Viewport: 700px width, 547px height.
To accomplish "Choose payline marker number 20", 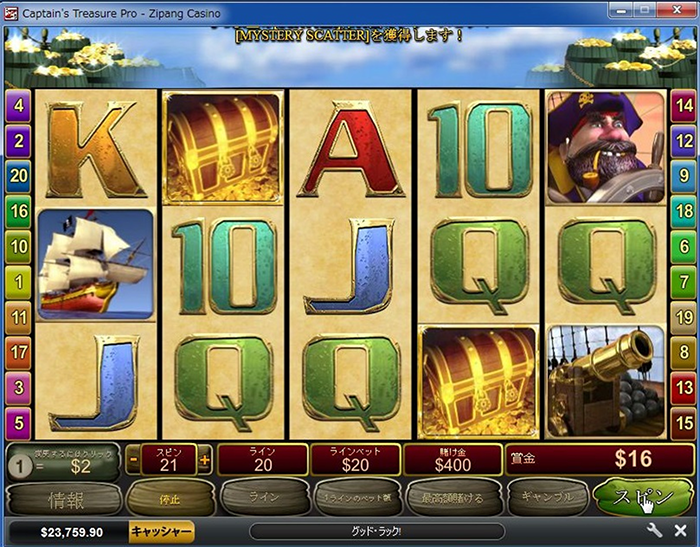I will click(17, 174).
